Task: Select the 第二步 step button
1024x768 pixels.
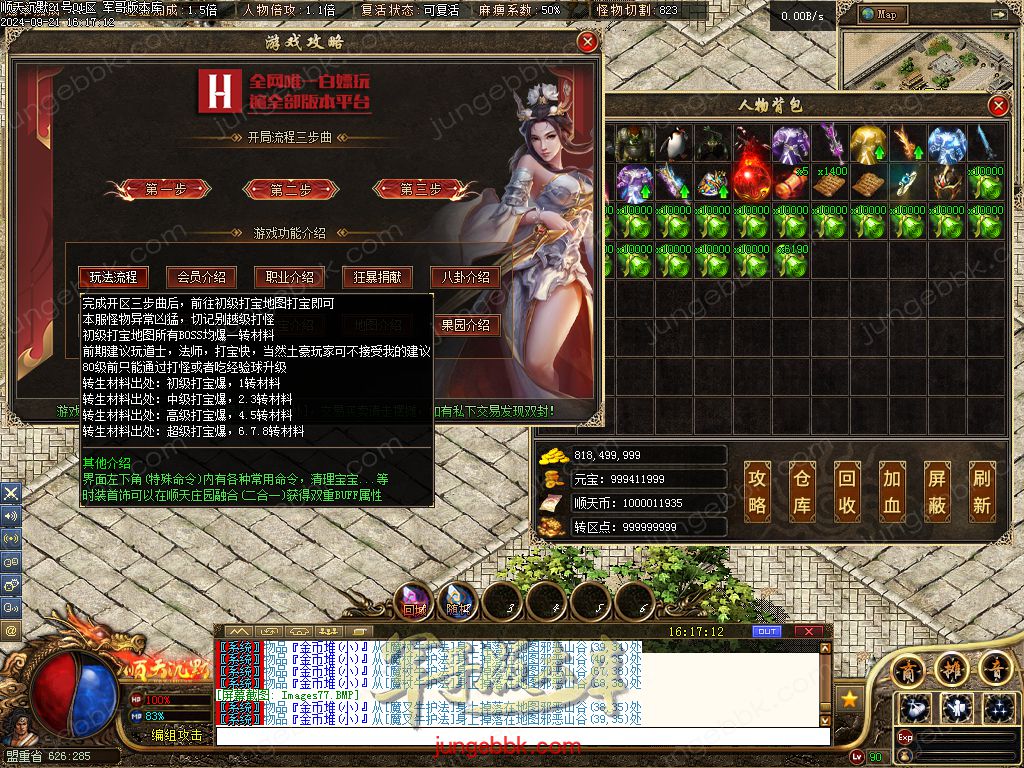Action: [x=291, y=189]
